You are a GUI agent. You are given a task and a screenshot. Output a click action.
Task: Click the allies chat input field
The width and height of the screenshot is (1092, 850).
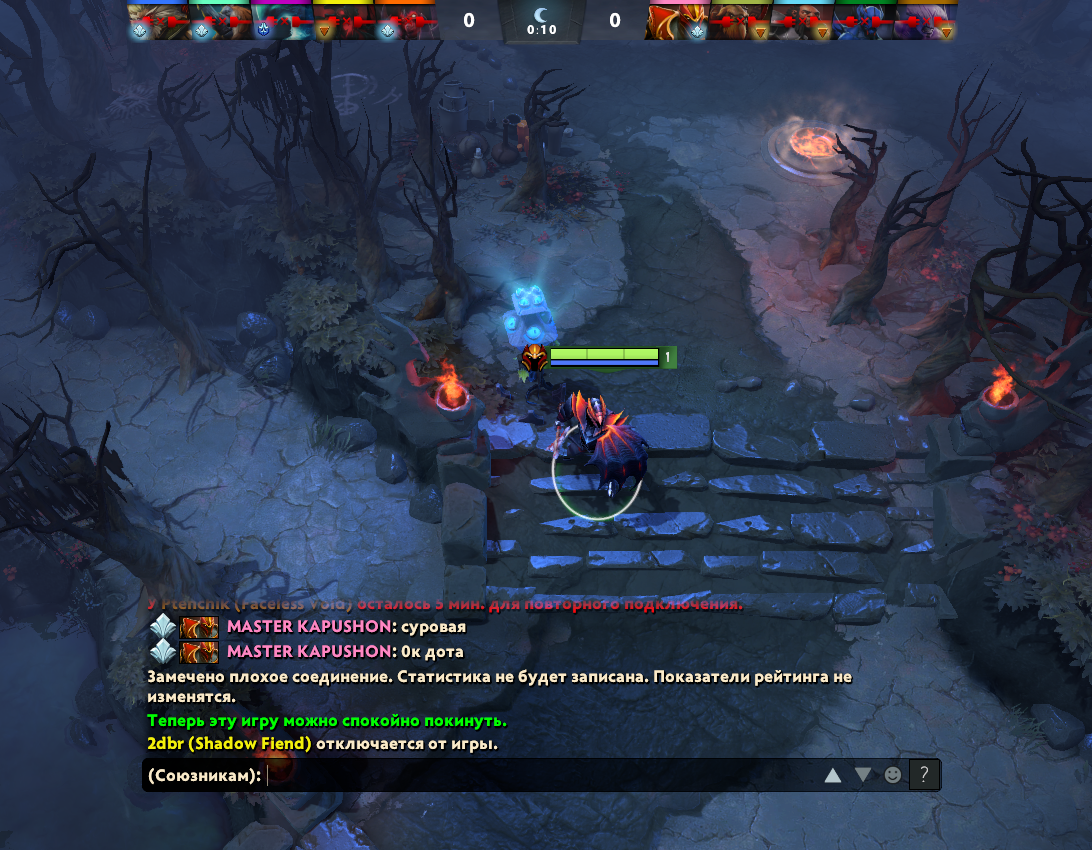pos(540,775)
